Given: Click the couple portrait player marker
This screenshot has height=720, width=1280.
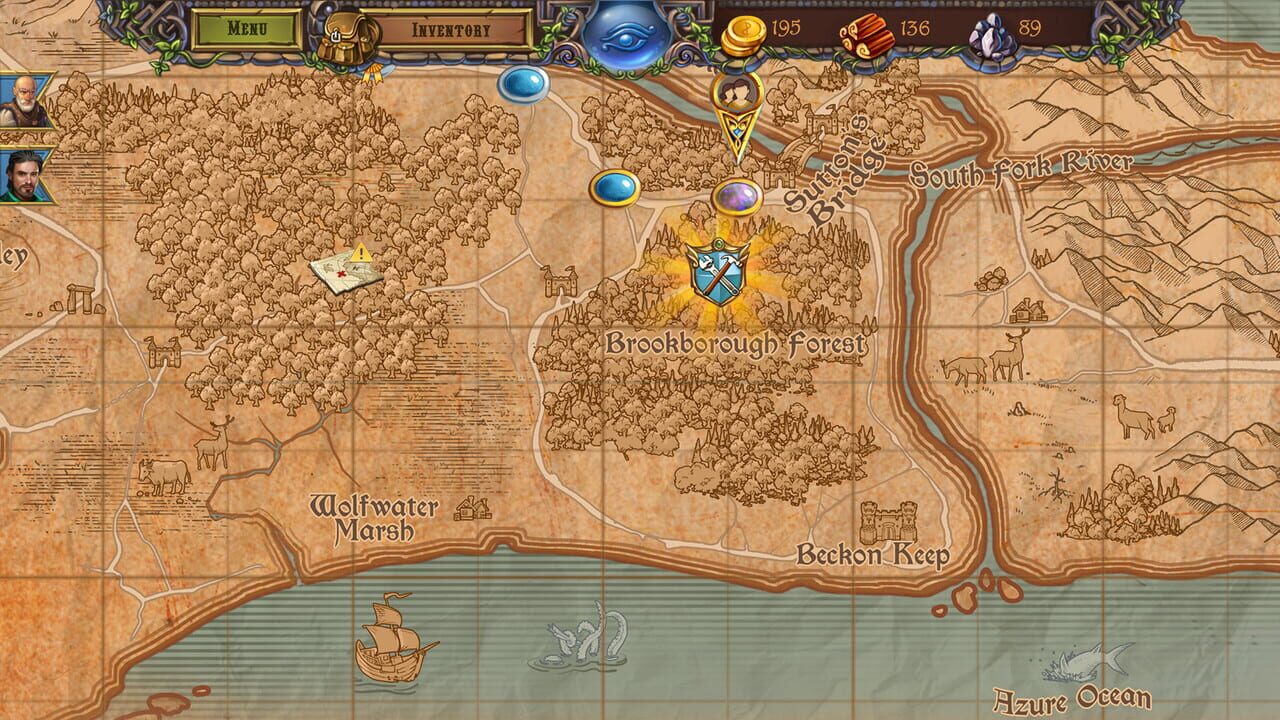Looking at the screenshot, I should pyautogui.click(x=737, y=95).
